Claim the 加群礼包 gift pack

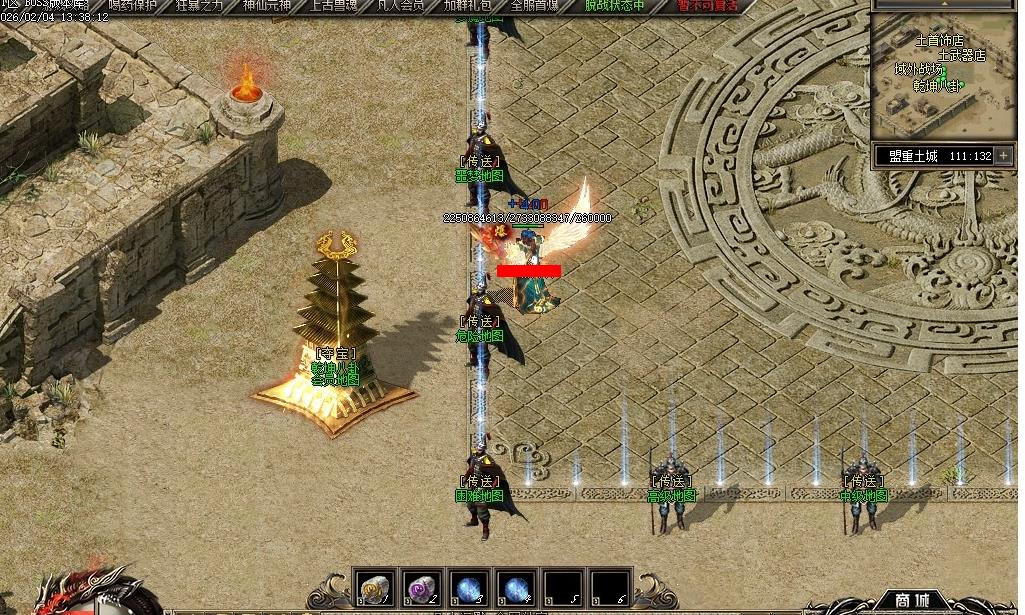tap(466, 5)
